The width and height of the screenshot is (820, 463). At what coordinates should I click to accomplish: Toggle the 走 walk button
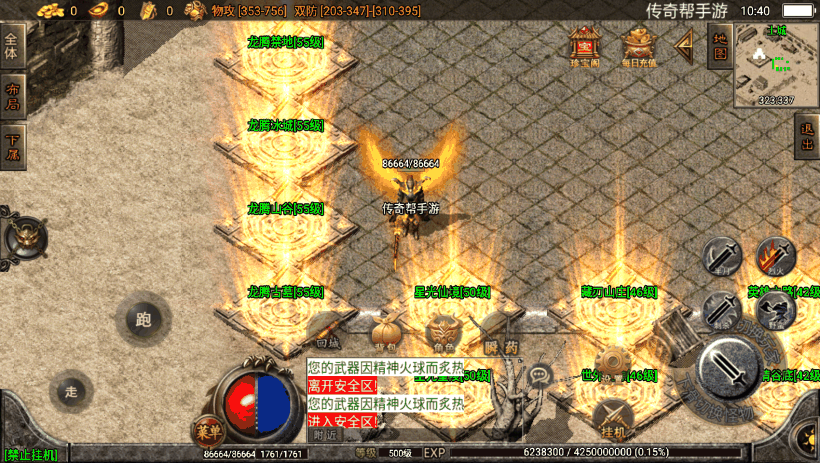pyautogui.click(x=70, y=391)
